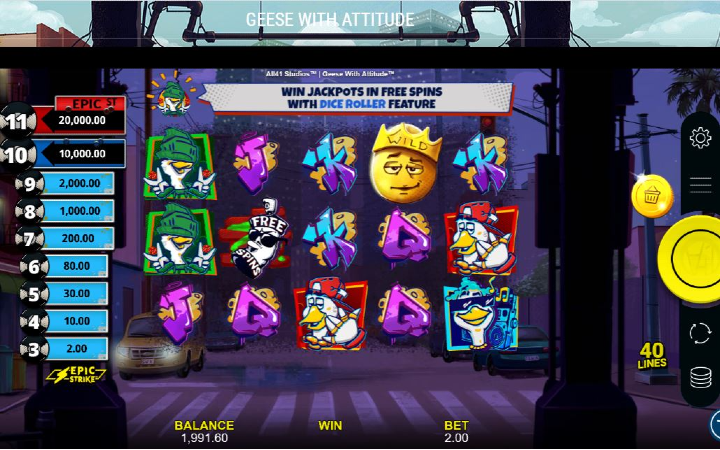The height and width of the screenshot is (450, 720).
Task: Open the gear settings menu
Action: click(701, 139)
